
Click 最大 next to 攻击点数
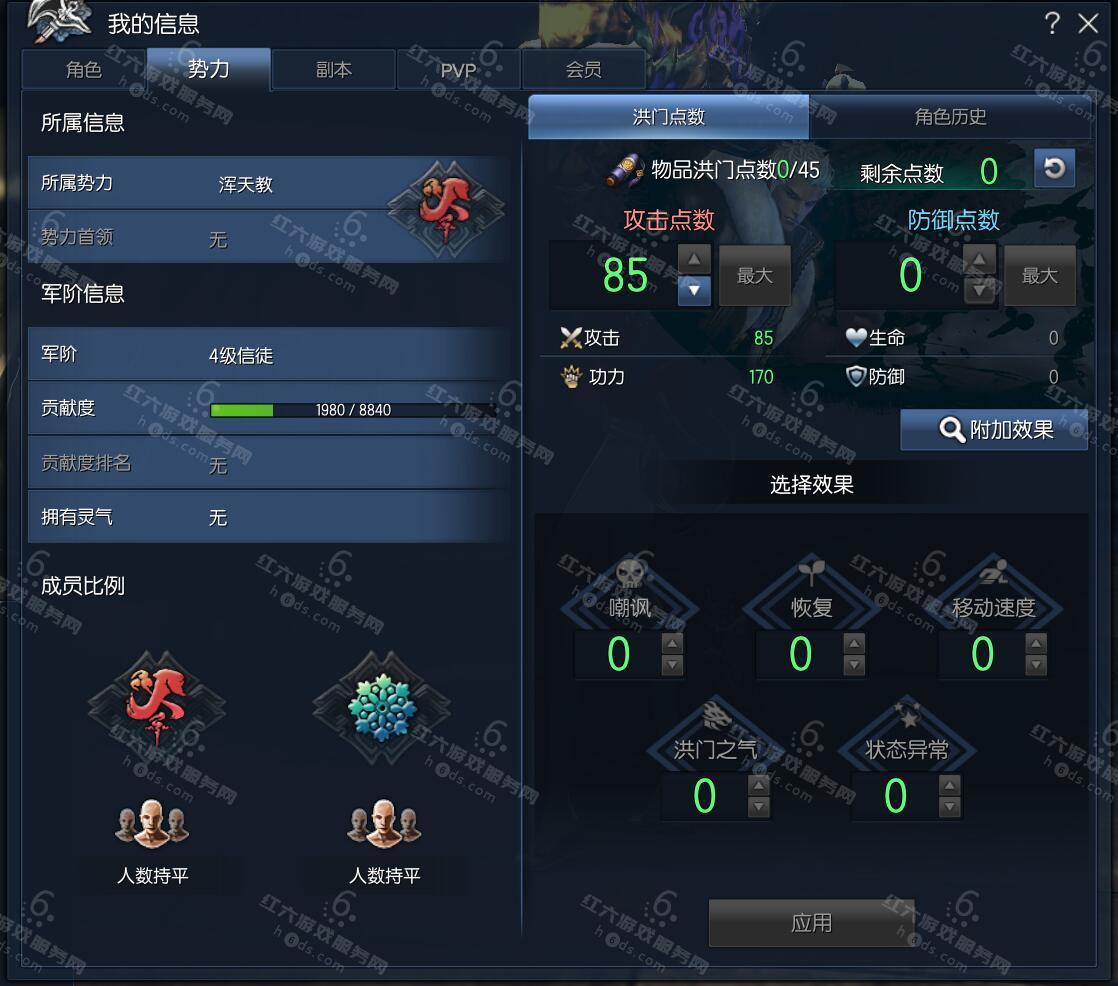(x=755, y=275)
